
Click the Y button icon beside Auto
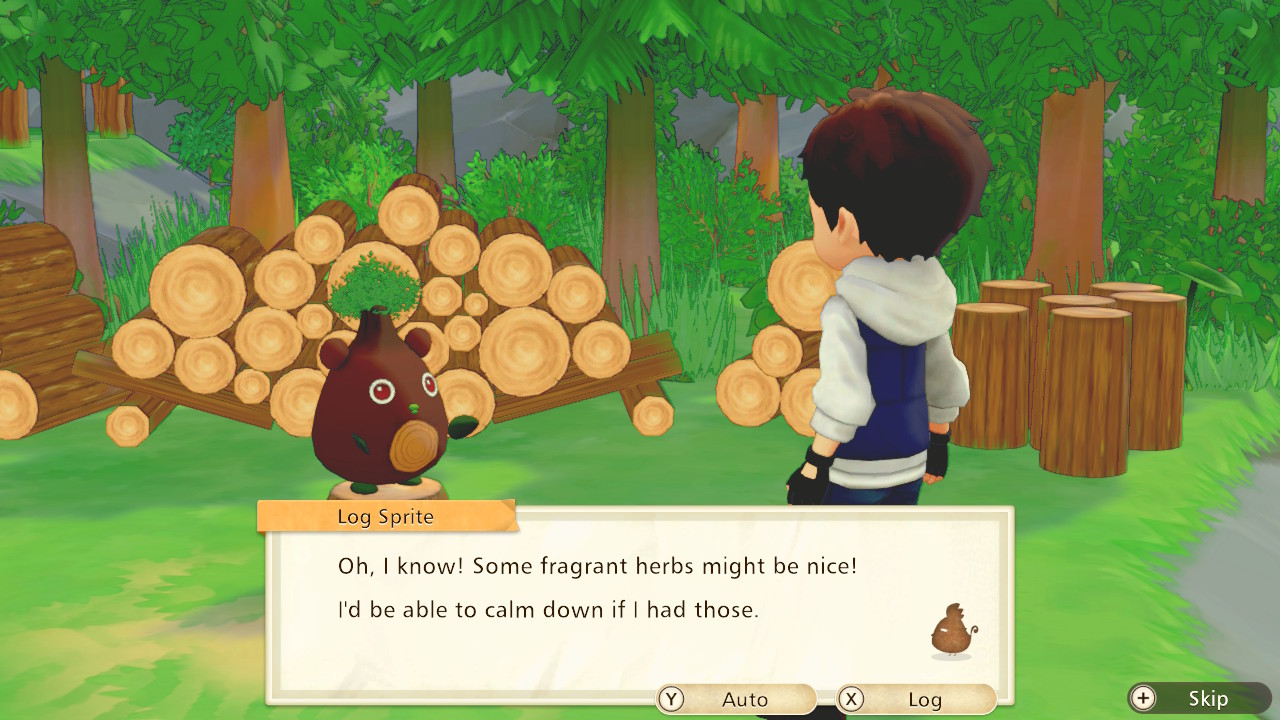coord(672,699)
